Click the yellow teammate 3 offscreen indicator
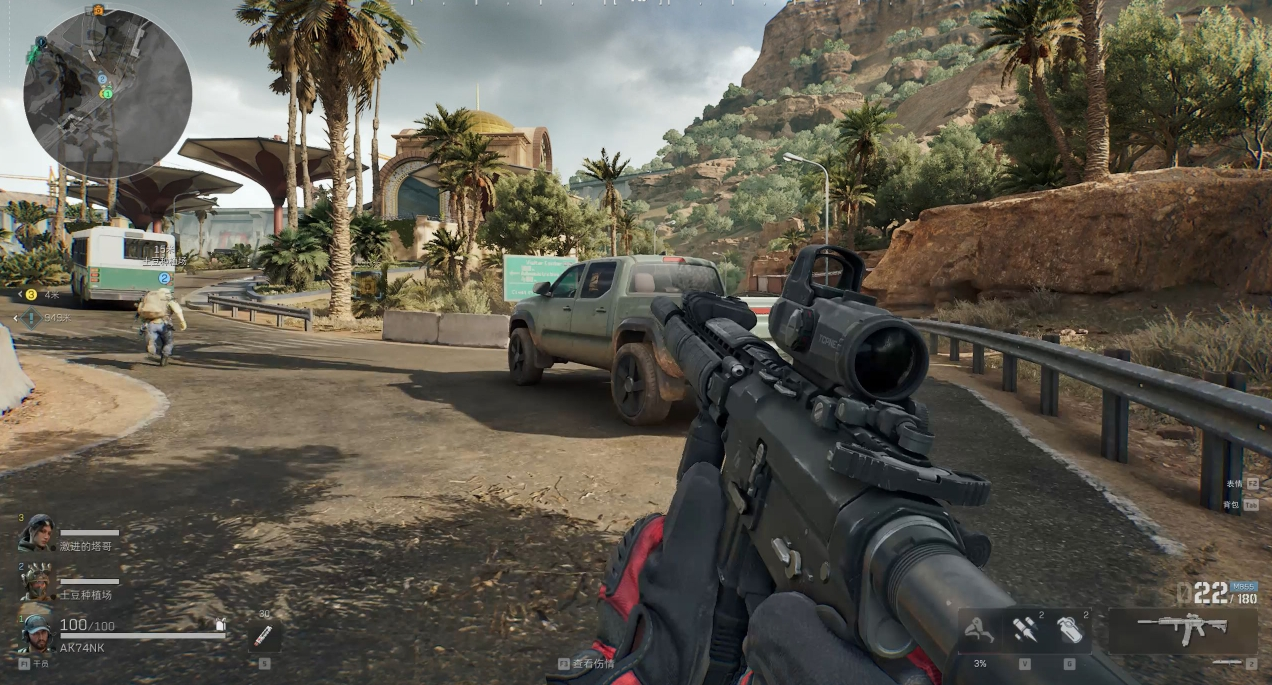Screen dimensions: 1272x685 pyautogui.click(x=31, y=294)
